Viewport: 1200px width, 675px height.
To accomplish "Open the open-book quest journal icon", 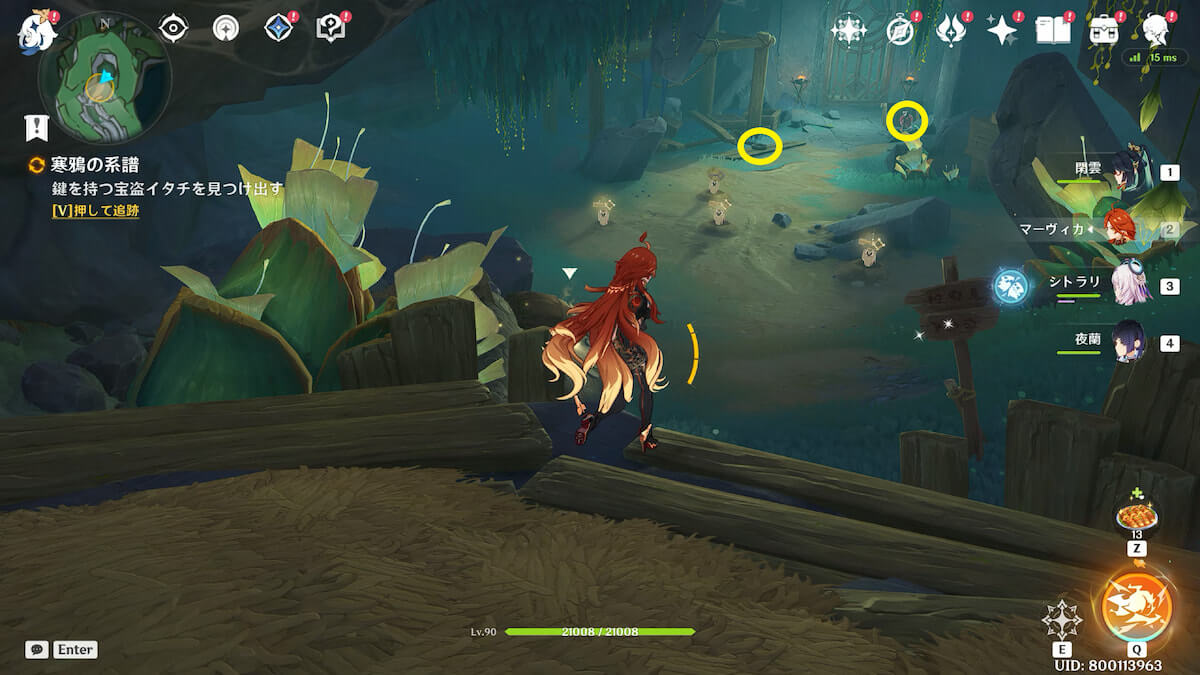I will coord(1052,31).
